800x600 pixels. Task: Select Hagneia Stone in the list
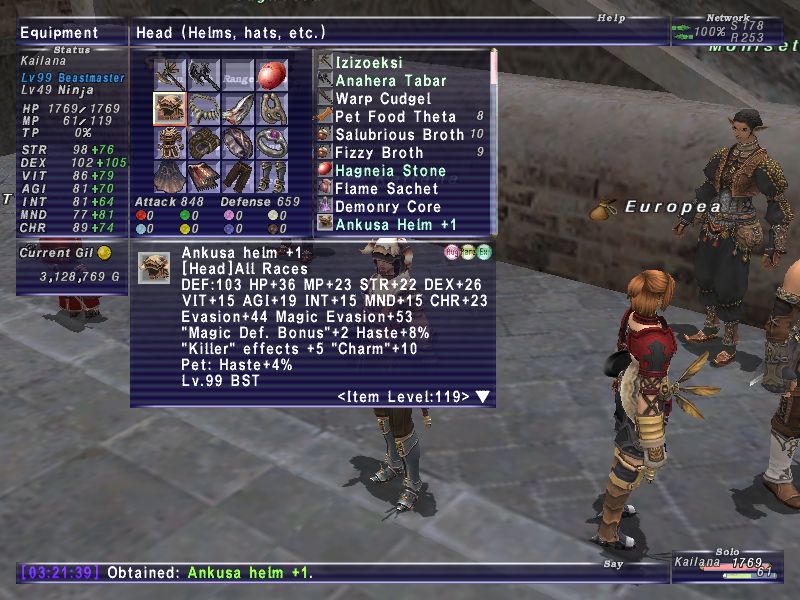tap(391, 170)
